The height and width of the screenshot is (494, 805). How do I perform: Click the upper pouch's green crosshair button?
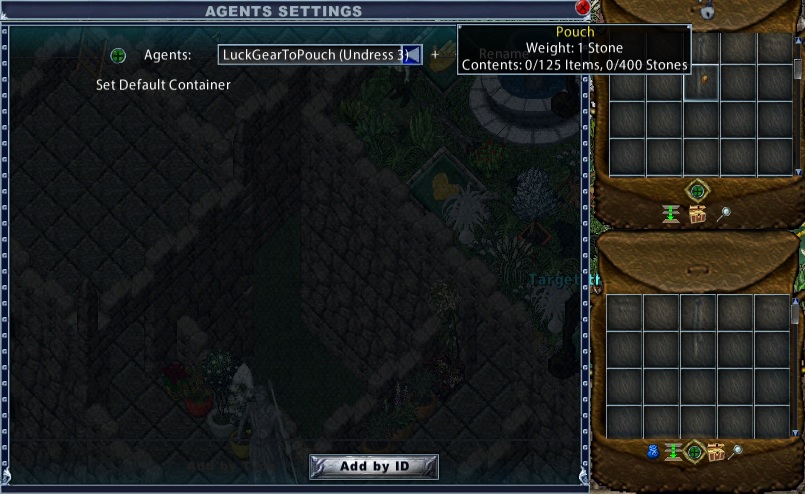[x=696, y=191]
